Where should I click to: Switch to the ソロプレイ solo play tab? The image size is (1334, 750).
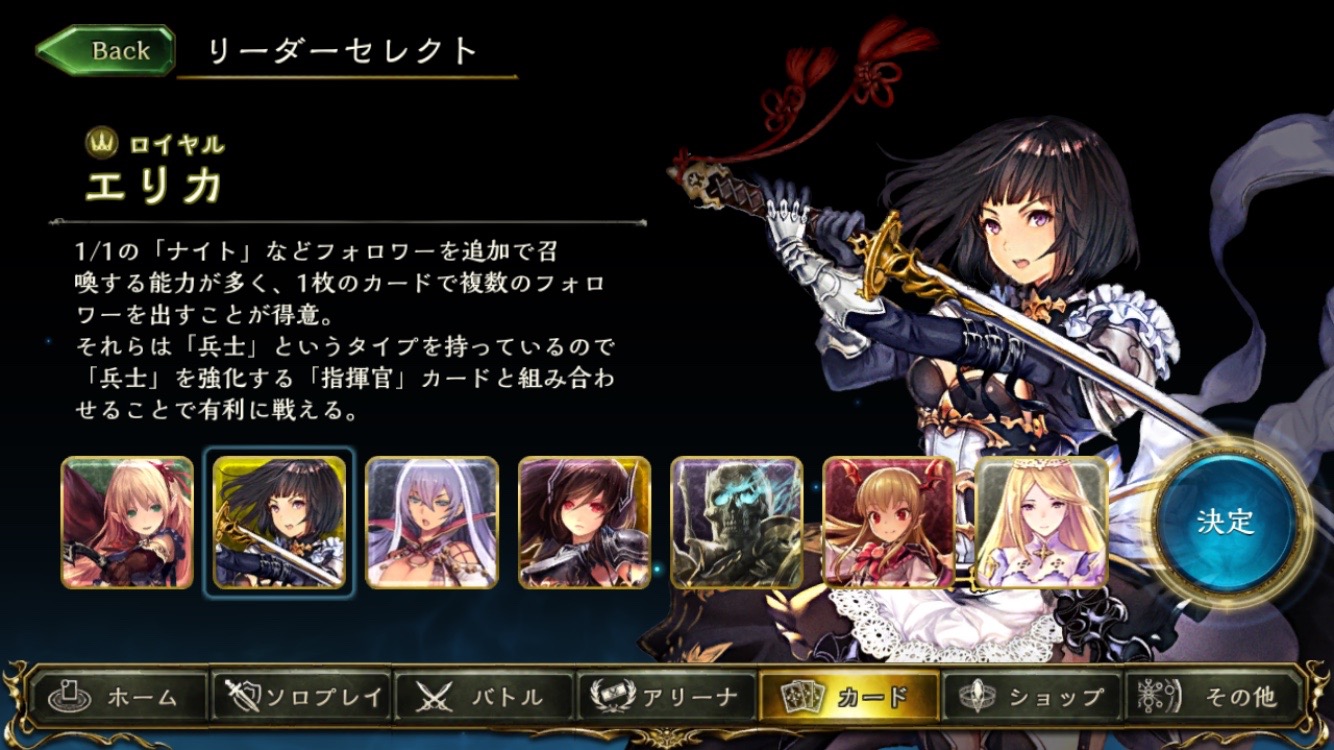point(302,696)
